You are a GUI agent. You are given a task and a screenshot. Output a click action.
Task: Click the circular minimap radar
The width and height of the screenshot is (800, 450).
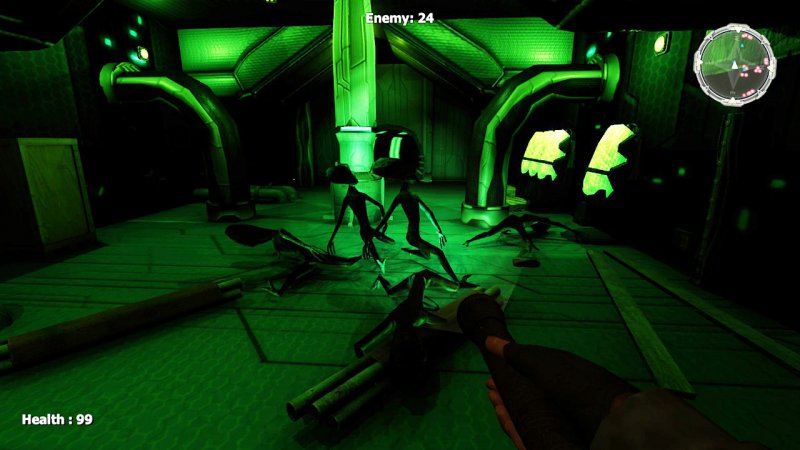(x=735, y=66)
